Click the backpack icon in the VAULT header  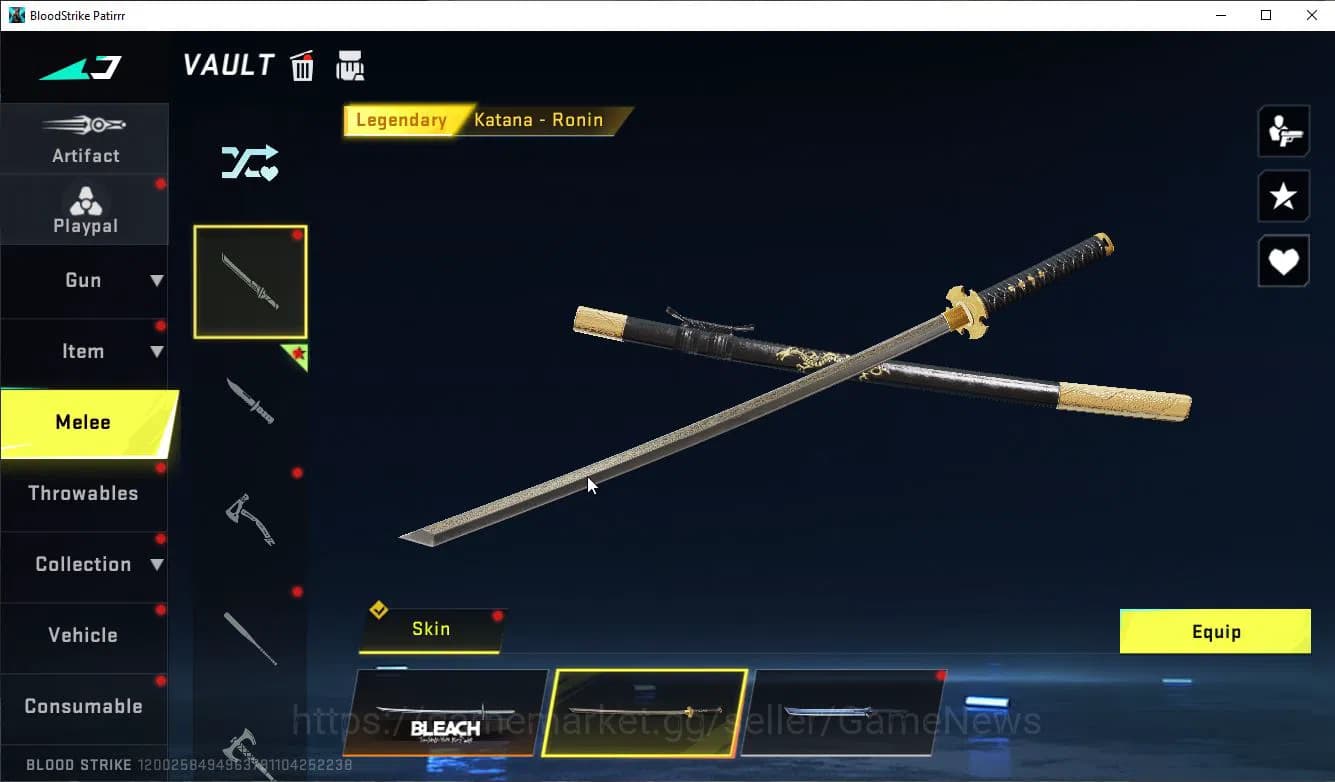(350, 65)
